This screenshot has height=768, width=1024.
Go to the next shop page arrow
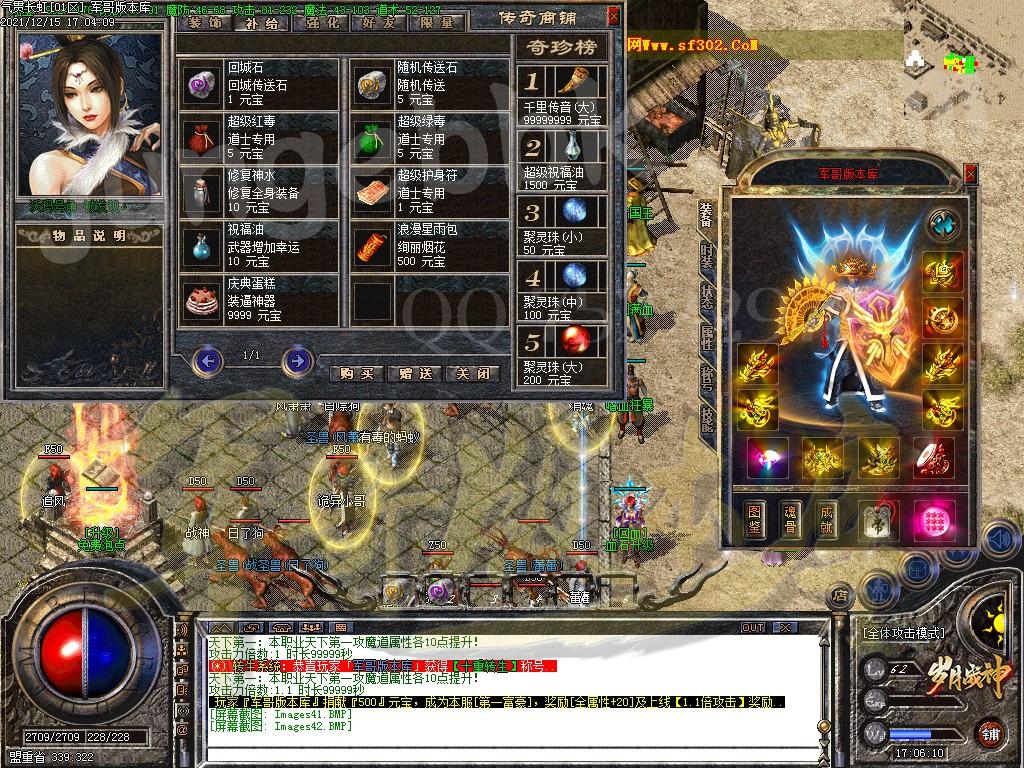click(296, 360)
